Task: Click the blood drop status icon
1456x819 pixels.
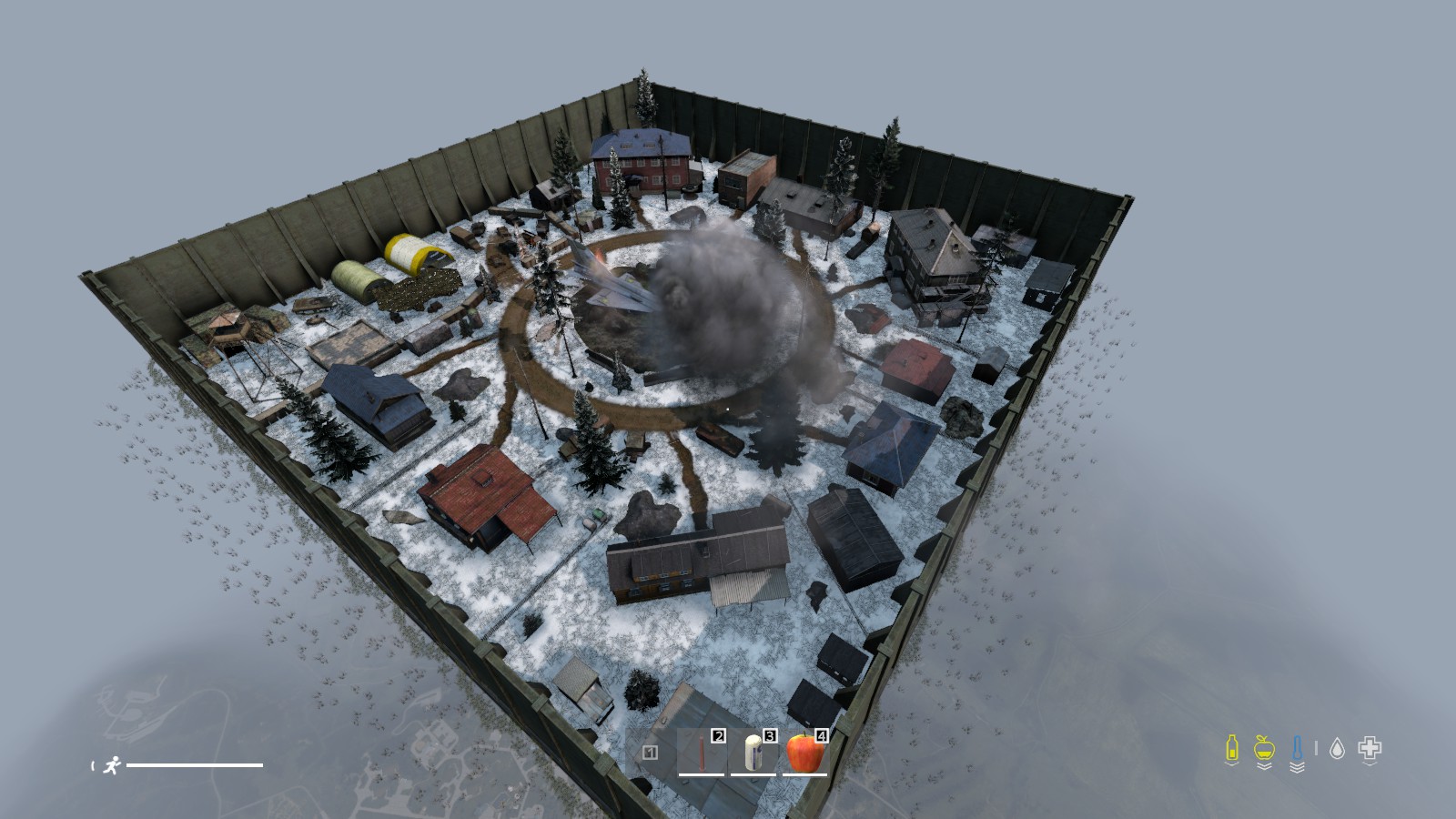Action: point(1337,747)
